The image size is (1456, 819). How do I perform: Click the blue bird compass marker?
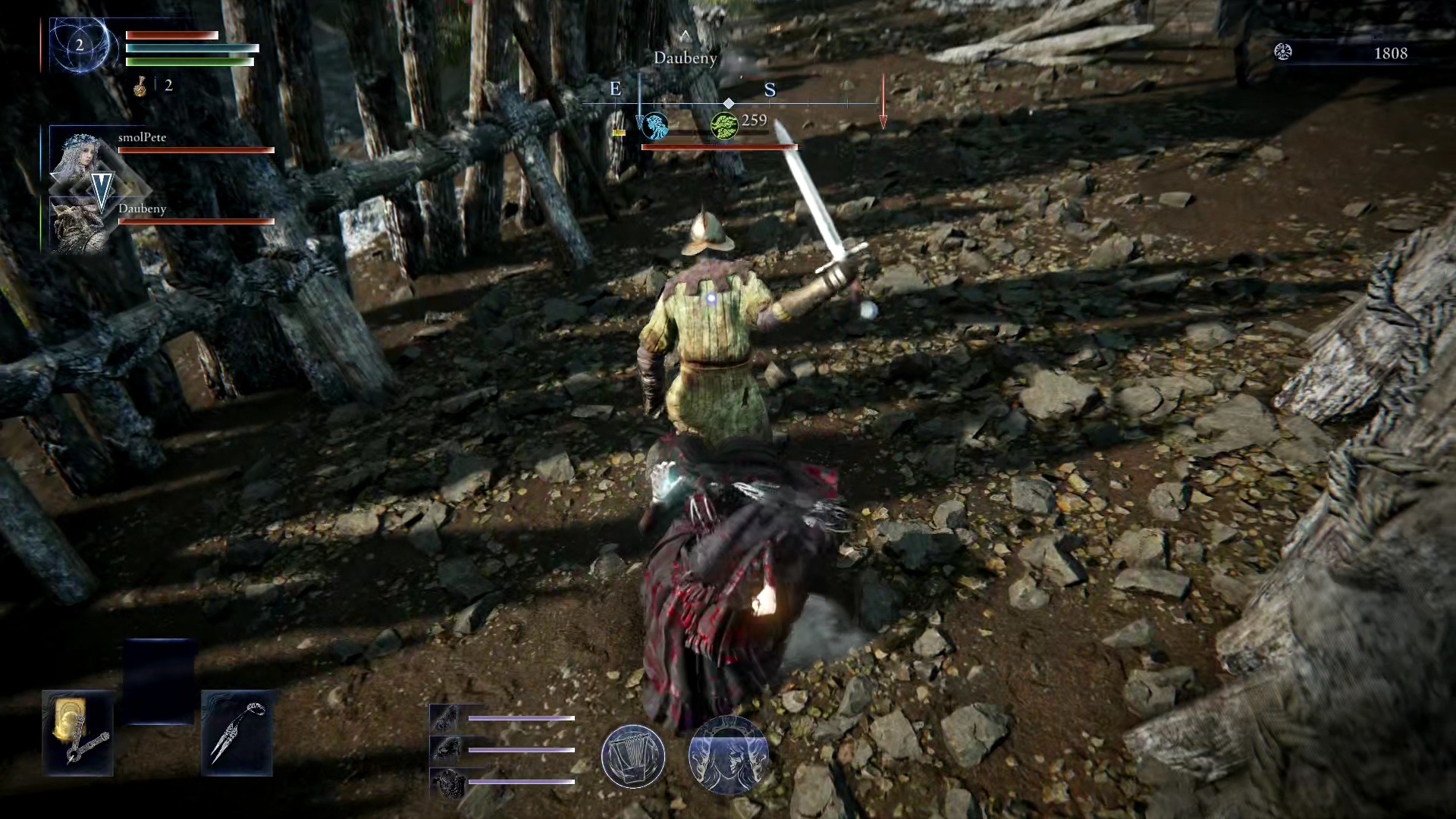pyautogui.click(x=654, y=127)
